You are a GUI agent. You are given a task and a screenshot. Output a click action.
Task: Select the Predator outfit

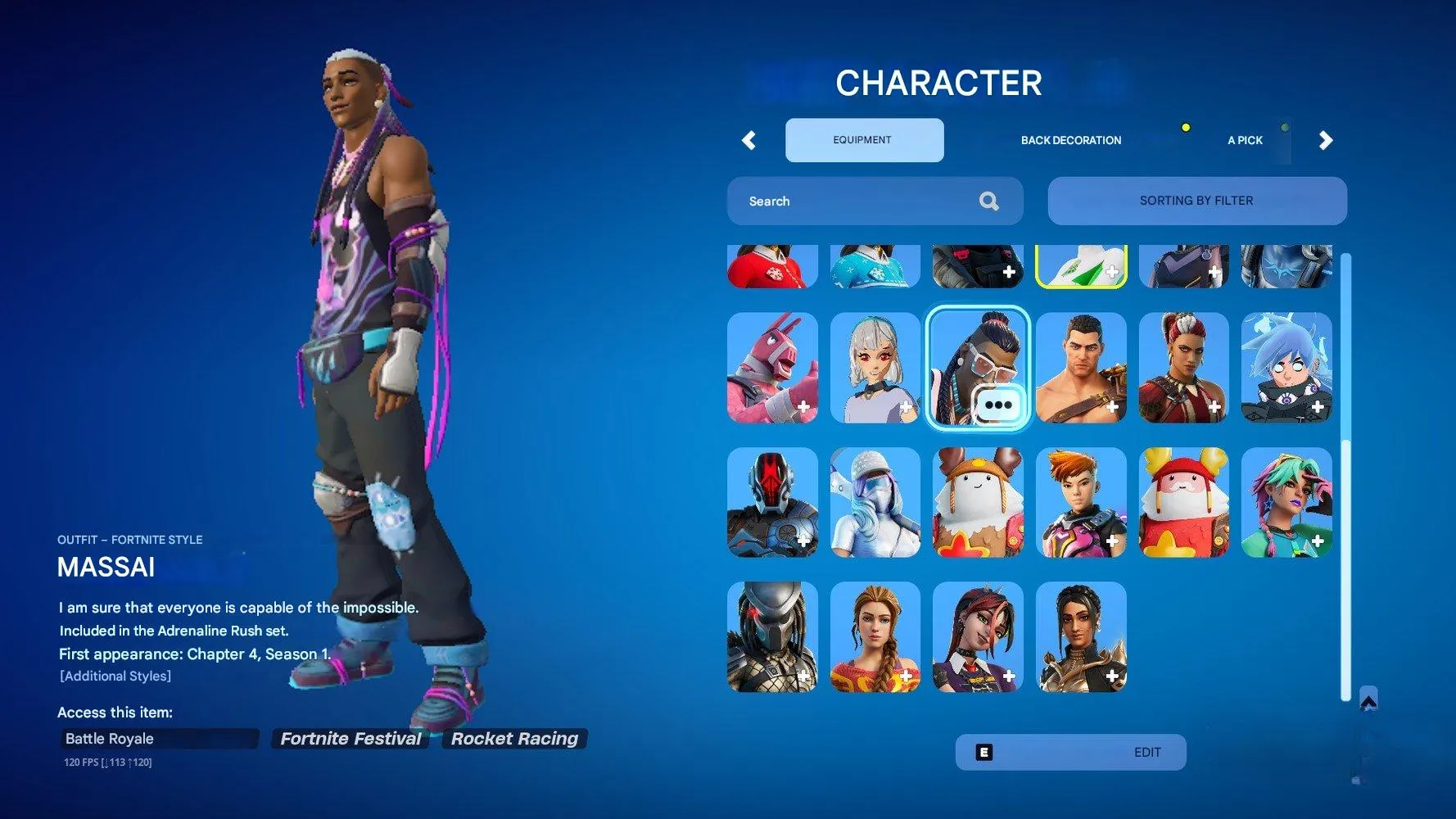click(x=772, y=638)
